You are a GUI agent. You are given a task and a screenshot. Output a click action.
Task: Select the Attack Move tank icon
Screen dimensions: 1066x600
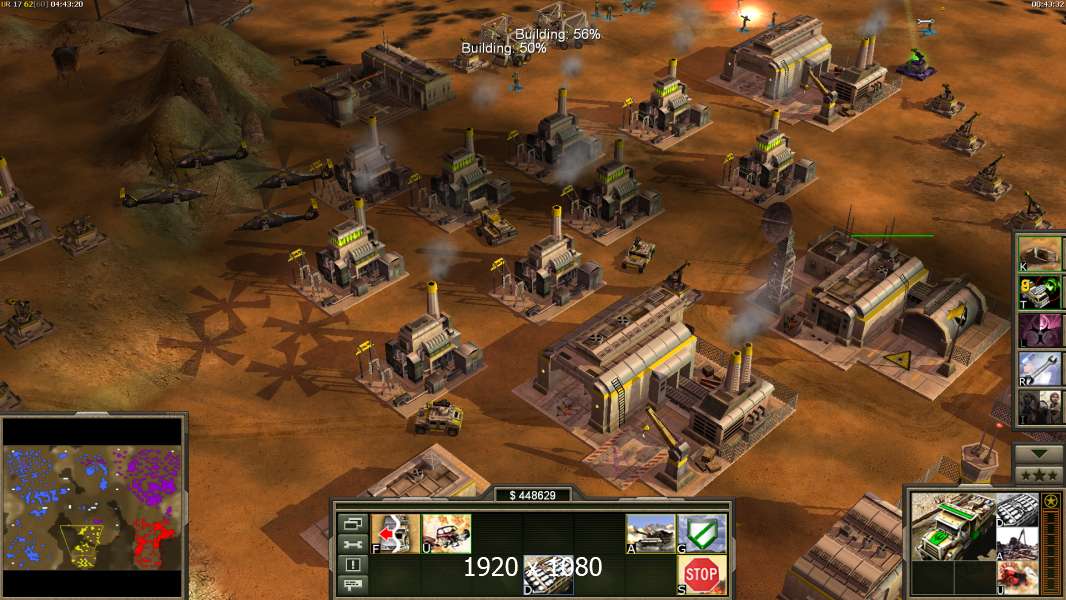point(650,532)
